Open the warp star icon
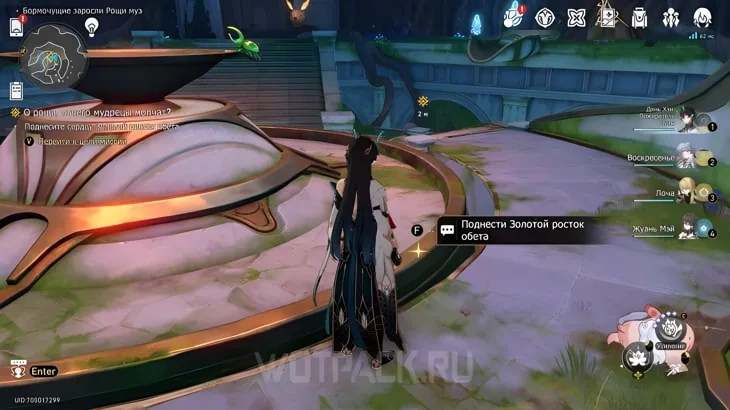 pos(545,18)
